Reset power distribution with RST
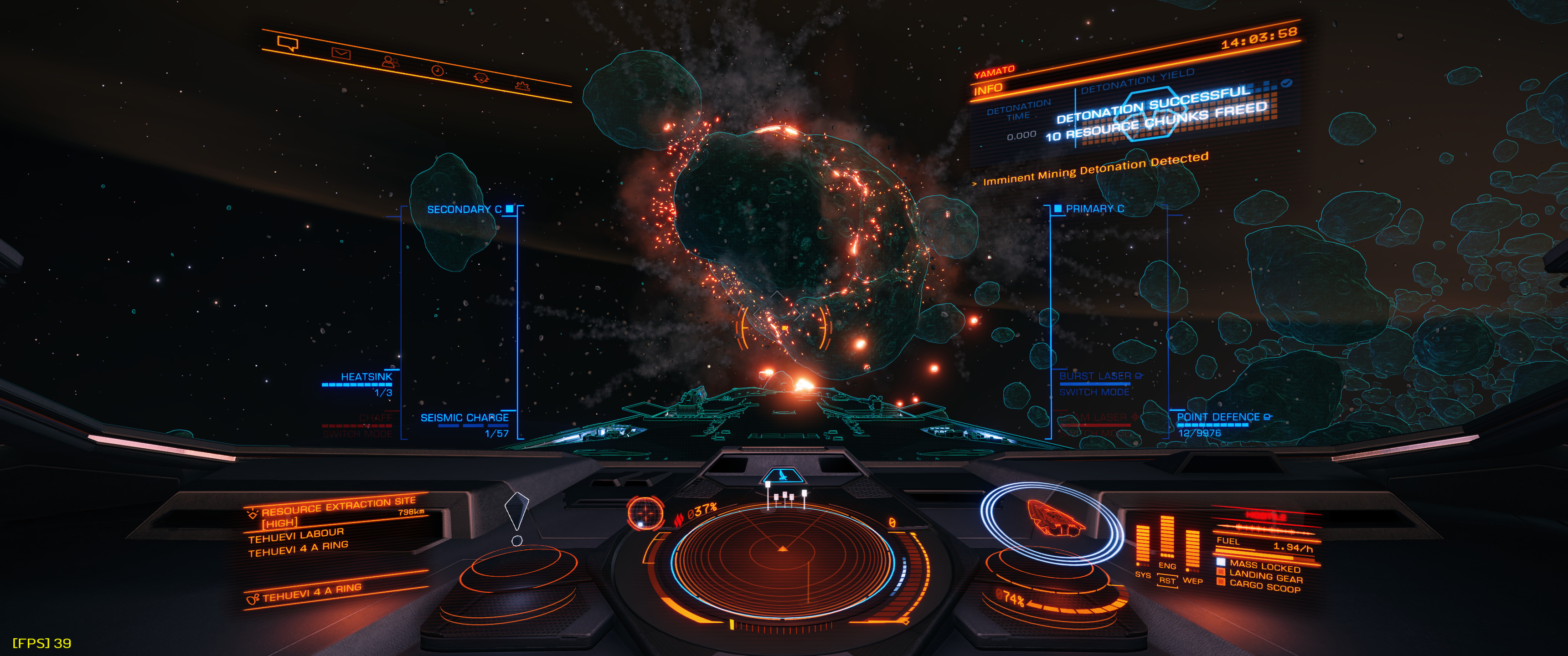The height and width of the screenshot is (656, 1568). click(x=1167, y=580)
